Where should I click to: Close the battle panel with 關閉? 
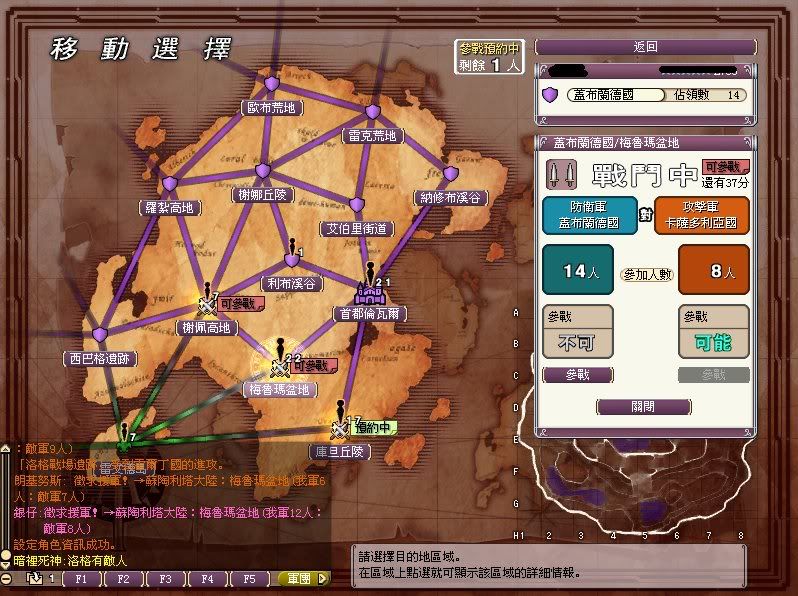point(643,407)
